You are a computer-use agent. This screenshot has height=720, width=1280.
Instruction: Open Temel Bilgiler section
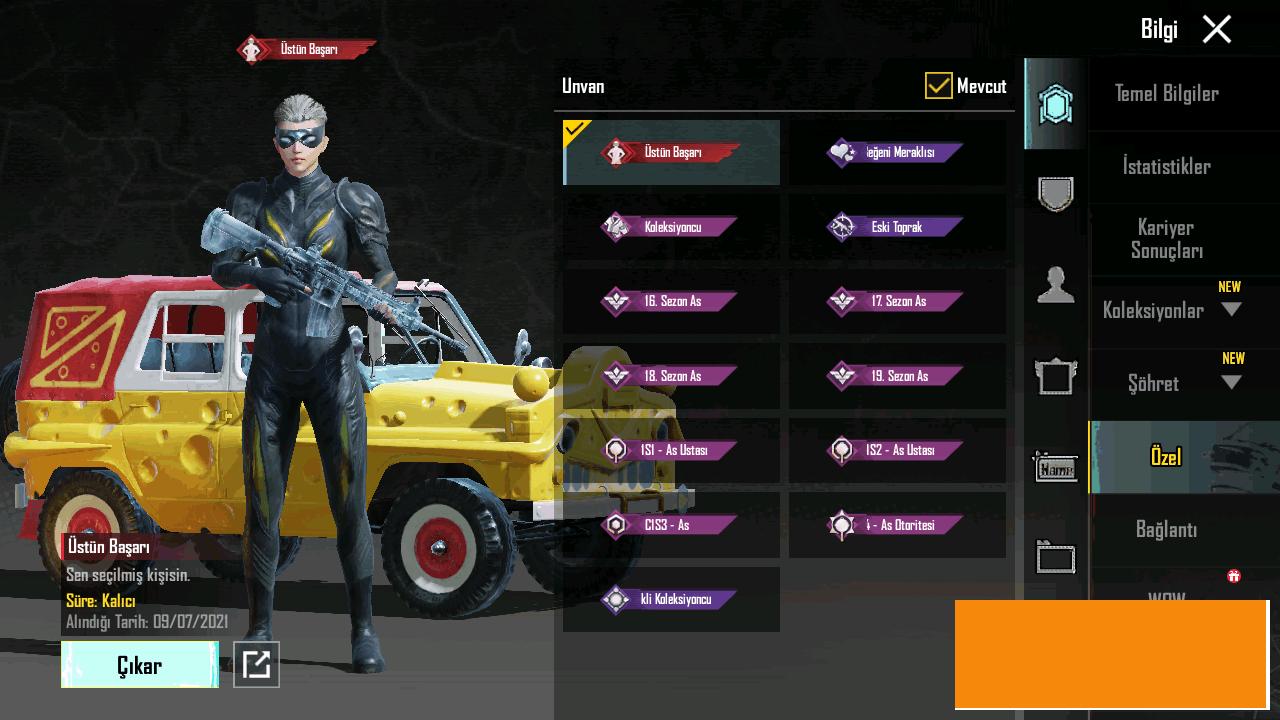click(x=1166, y=94)
